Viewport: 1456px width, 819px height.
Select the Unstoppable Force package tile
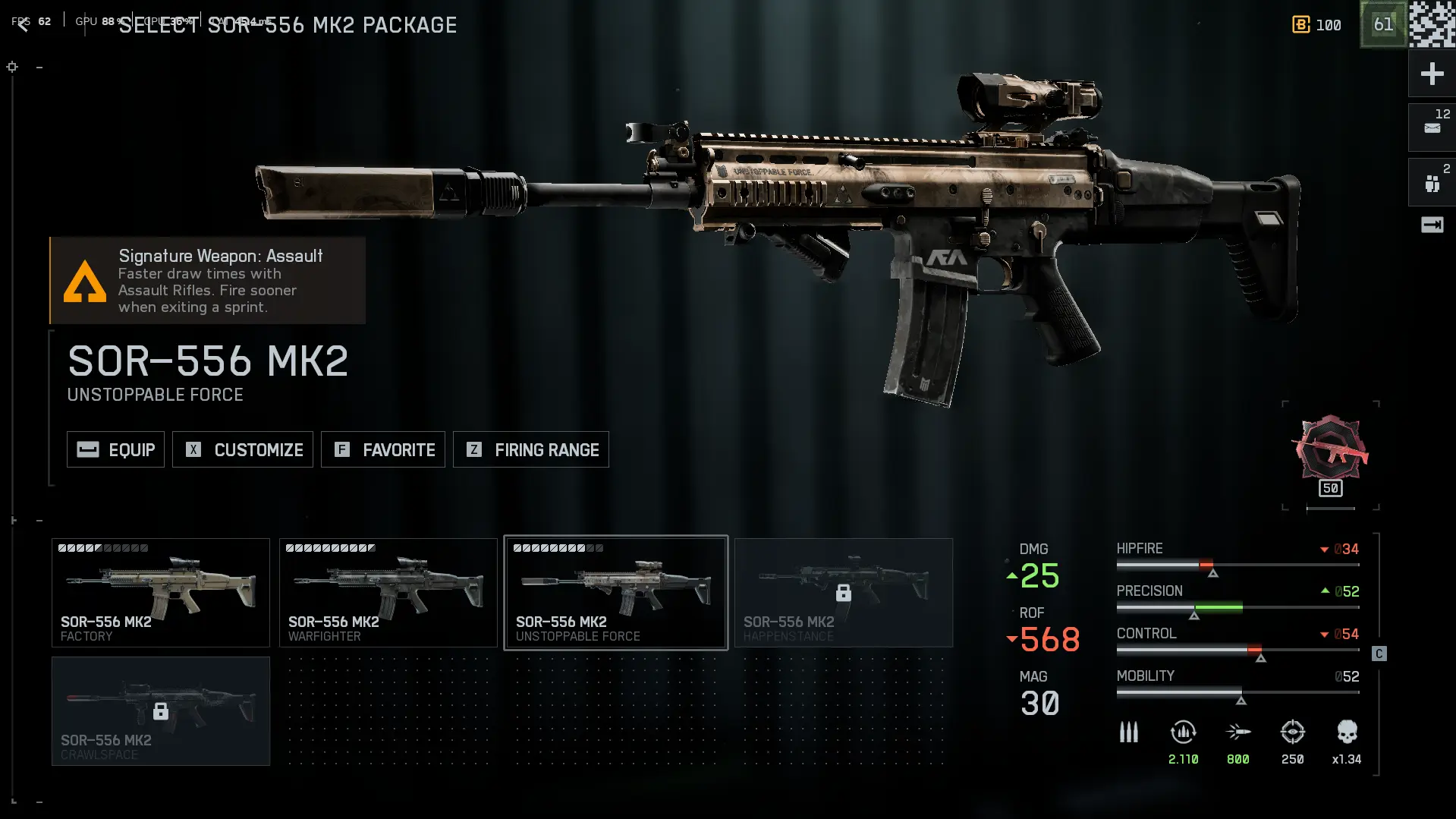tap(616, 593)
